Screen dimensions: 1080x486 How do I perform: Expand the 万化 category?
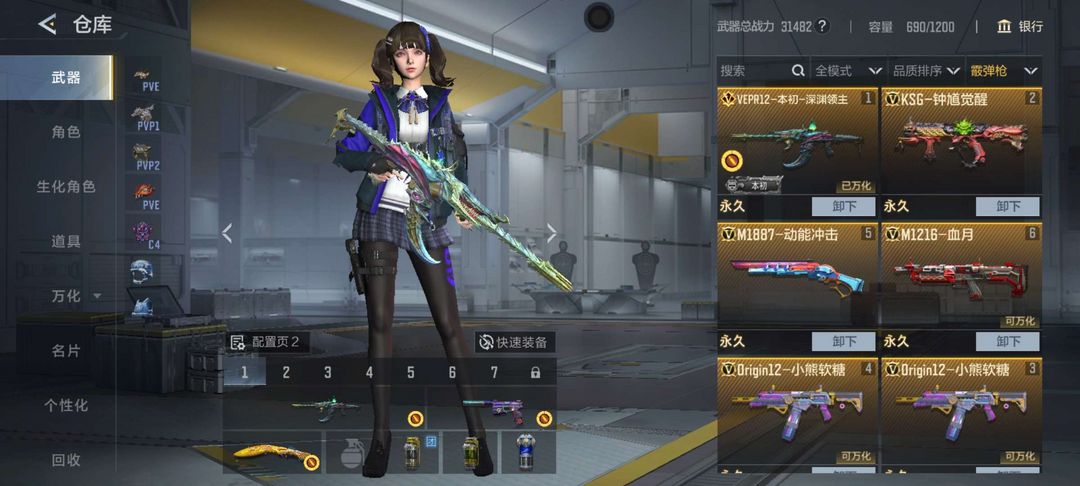tap(73, 296)
